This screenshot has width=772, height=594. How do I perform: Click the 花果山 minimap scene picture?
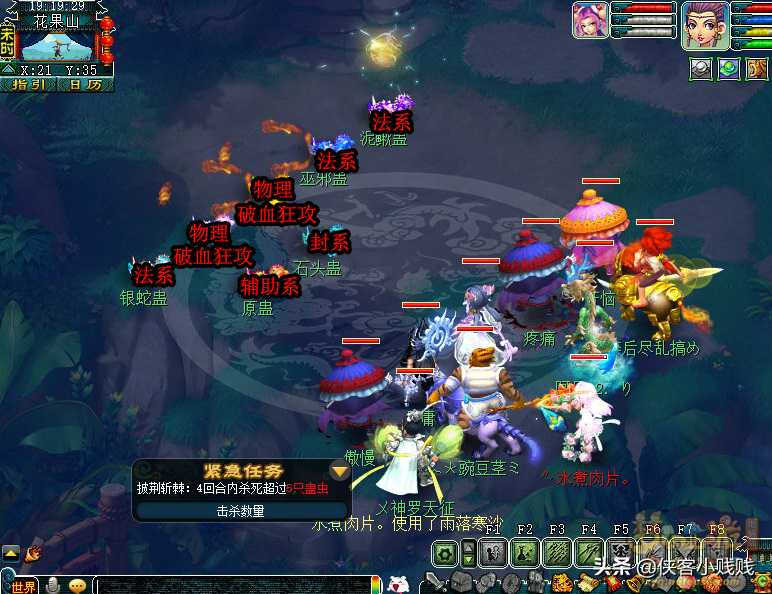tap(57, 45)
